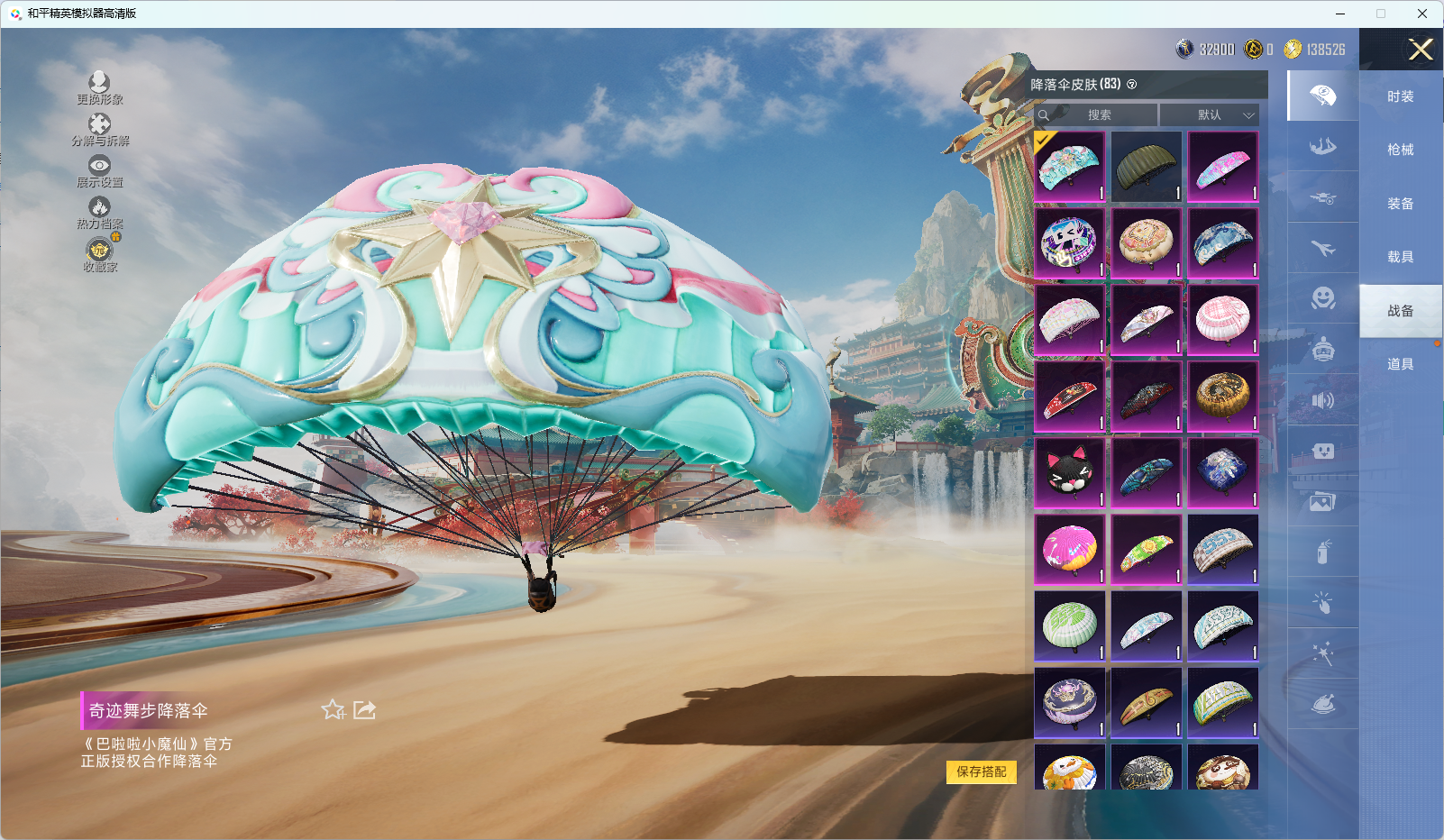Favorite the parachute with the star icon
The width and height of the screenshot is (1444, 840).
click(x=333, y=710)
